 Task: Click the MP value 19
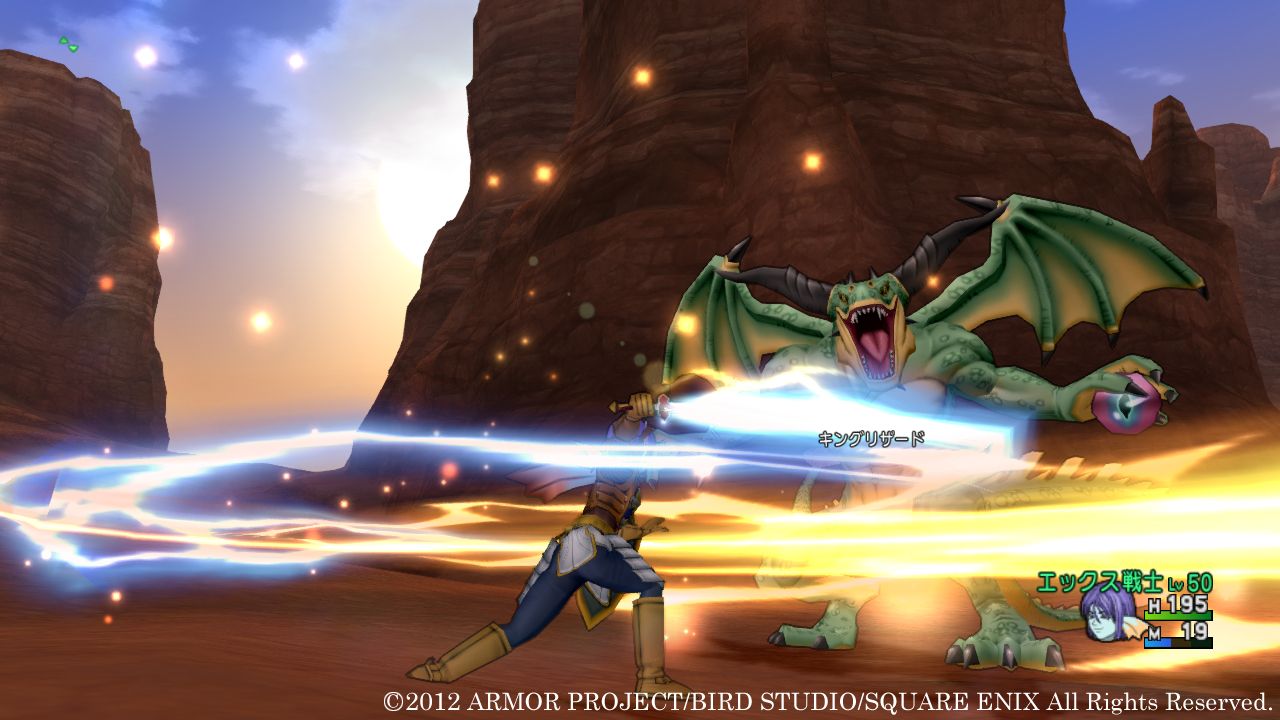point(1196,630)
